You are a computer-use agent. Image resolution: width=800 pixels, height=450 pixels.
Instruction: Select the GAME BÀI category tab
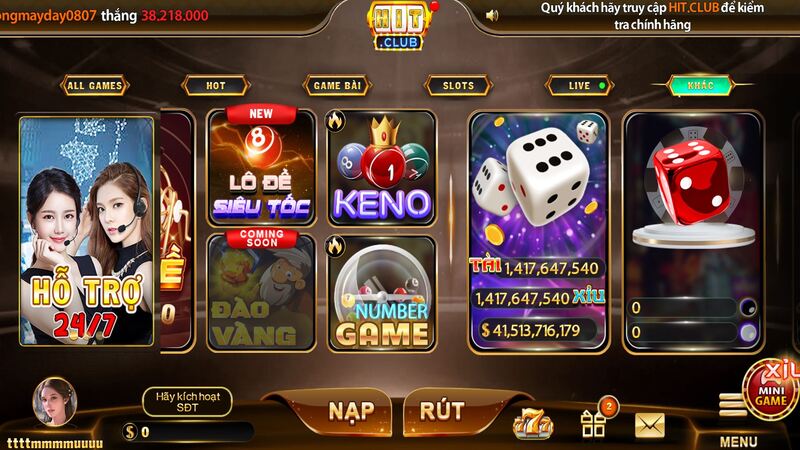tap(337, 86)
